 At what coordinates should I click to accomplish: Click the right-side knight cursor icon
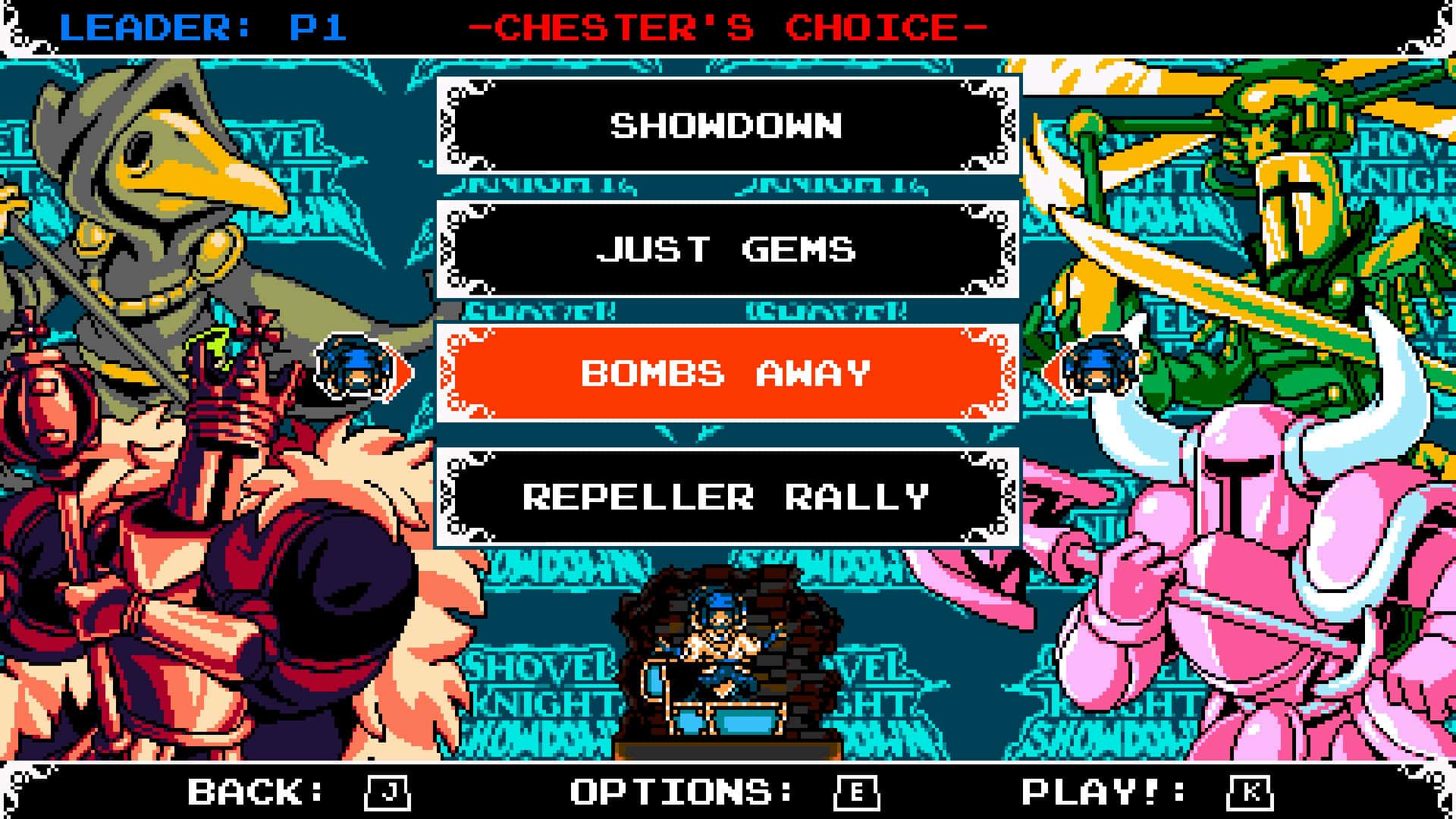[1100, 372]
